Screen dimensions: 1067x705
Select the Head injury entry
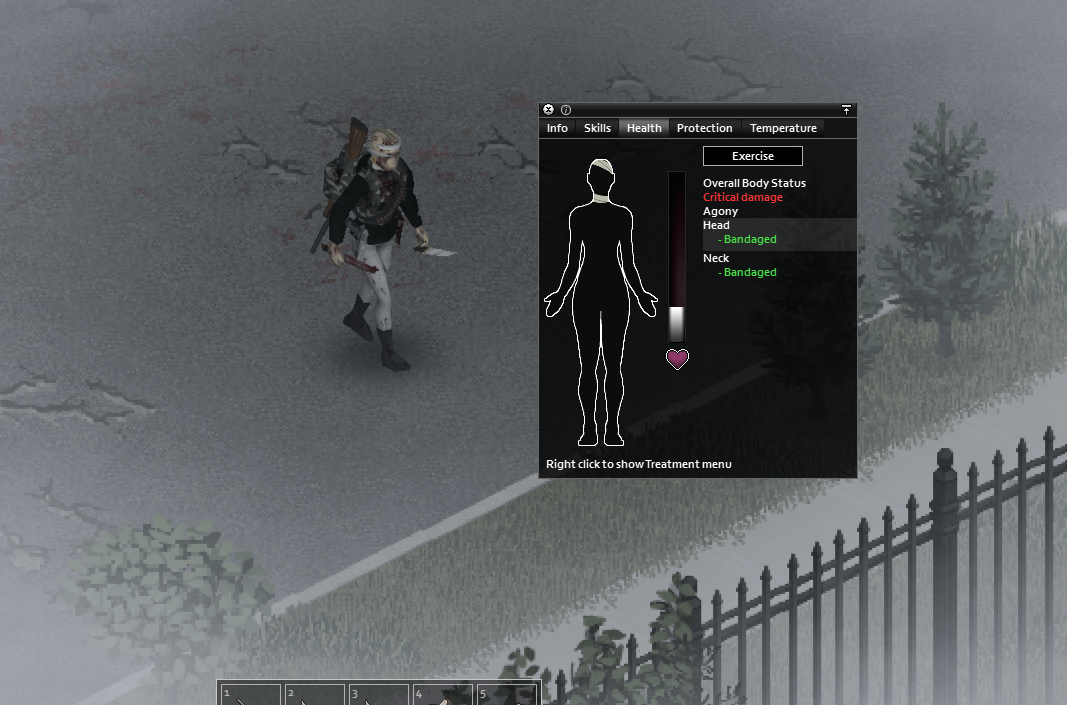coord(716,226)
